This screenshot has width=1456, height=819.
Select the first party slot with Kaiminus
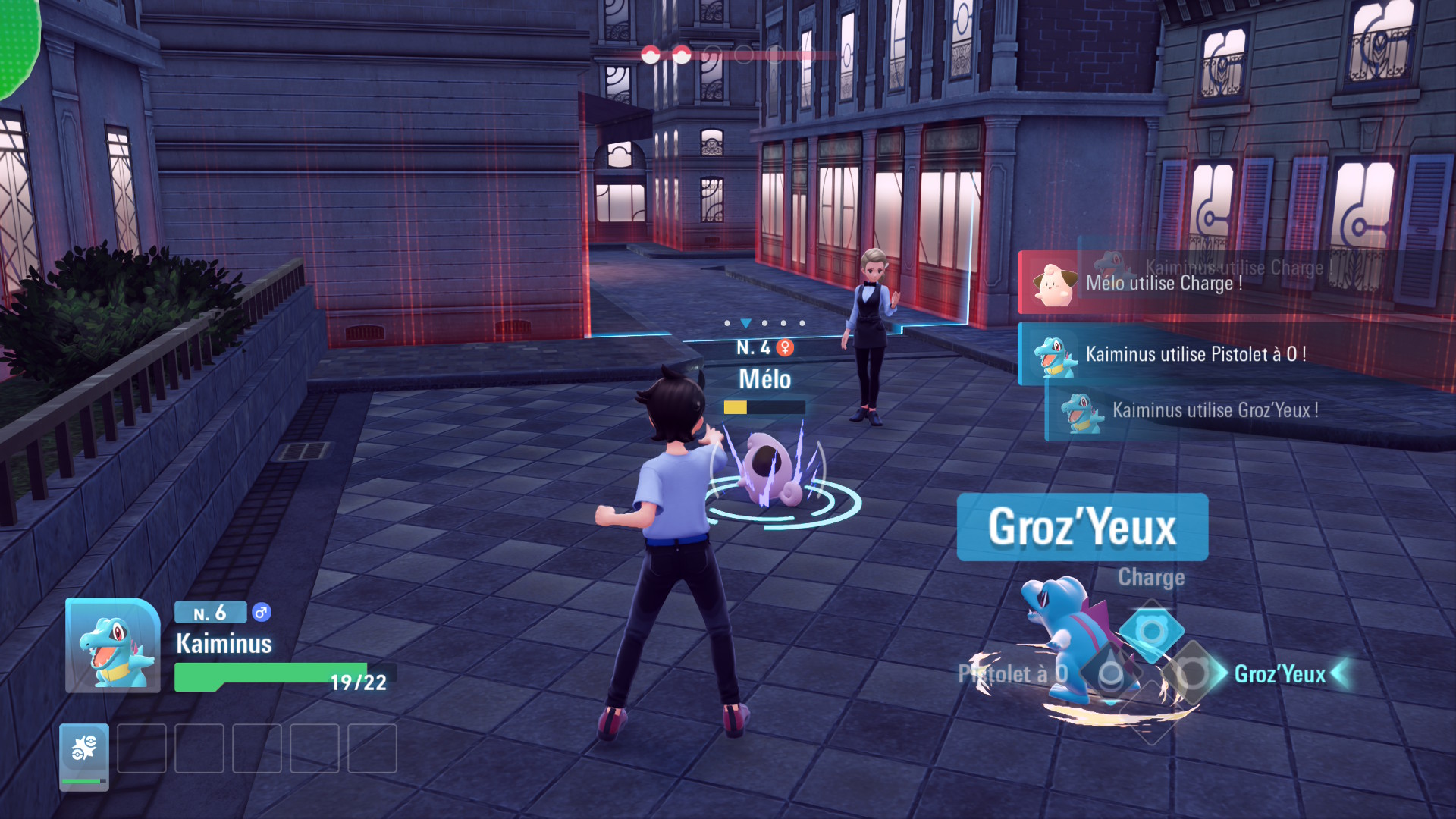[x=84, y=756]
